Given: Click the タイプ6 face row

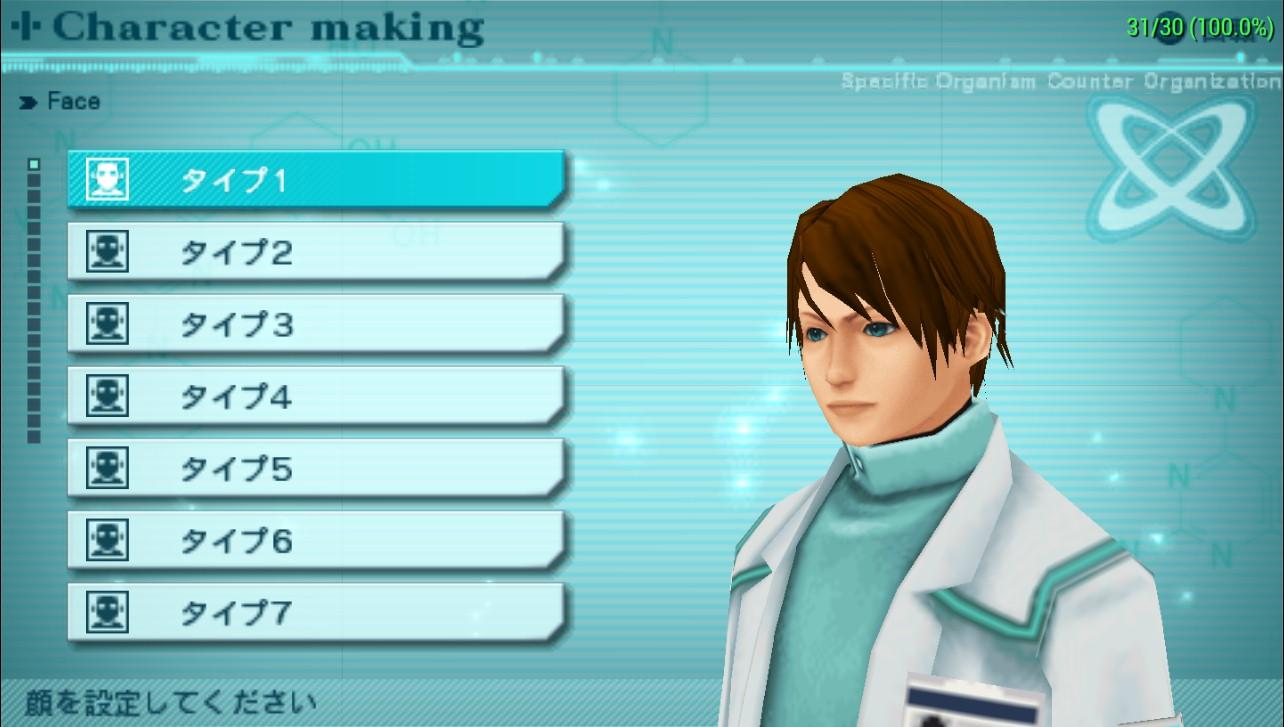Looking at the screenshot, I should 315,541.
